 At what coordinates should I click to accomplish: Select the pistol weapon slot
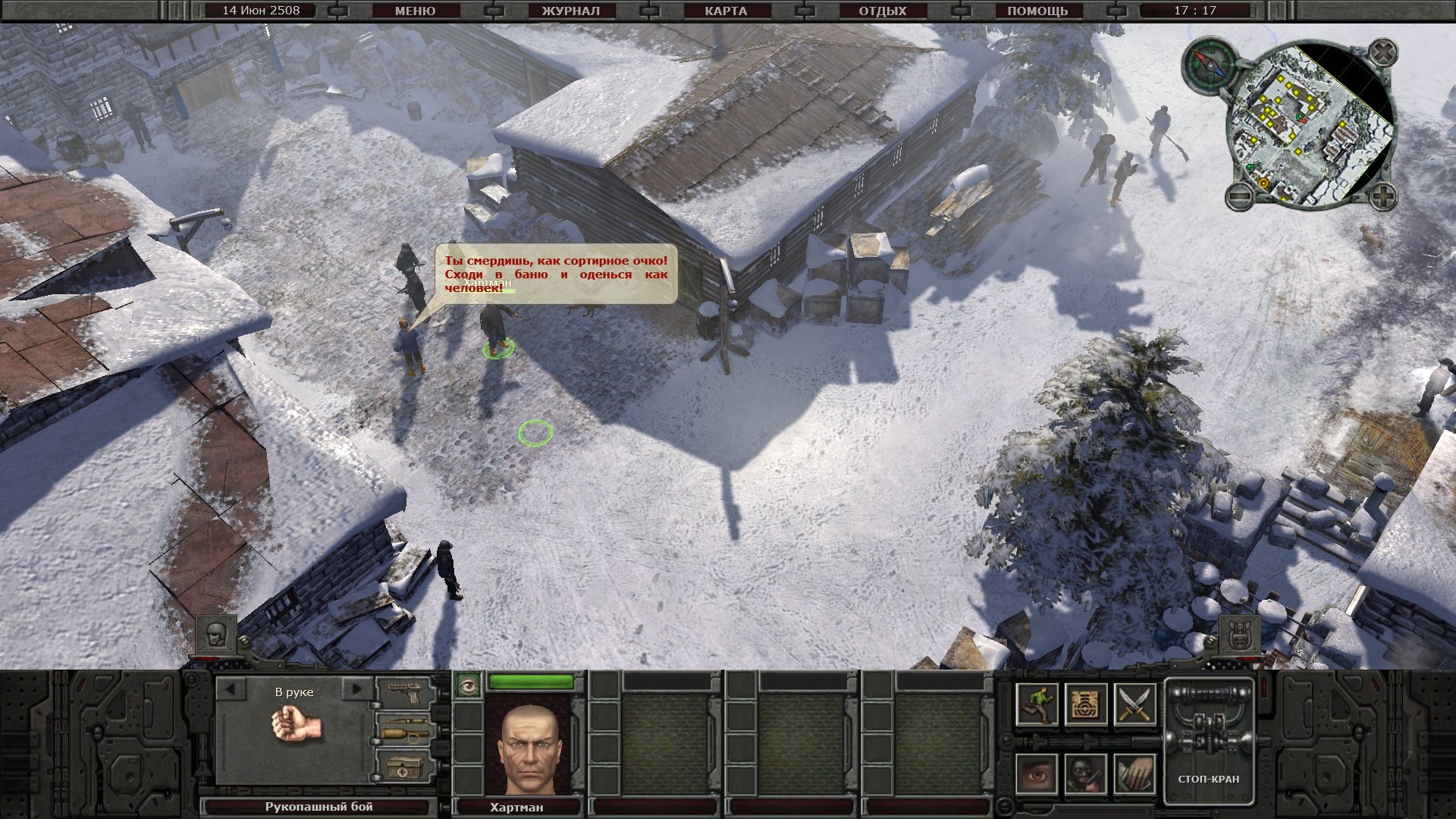coord(404,692)
